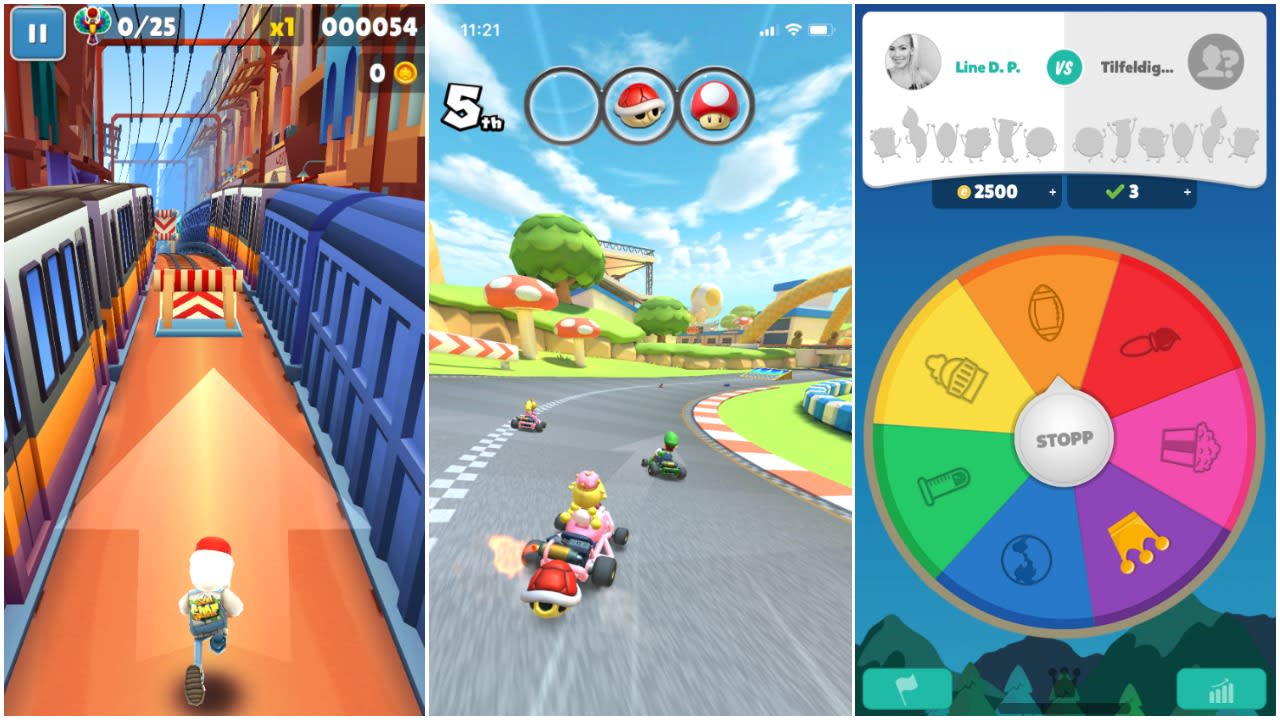Add more lives with the plus beside 3
The image size is (1280, 720).
(1187, 192)
